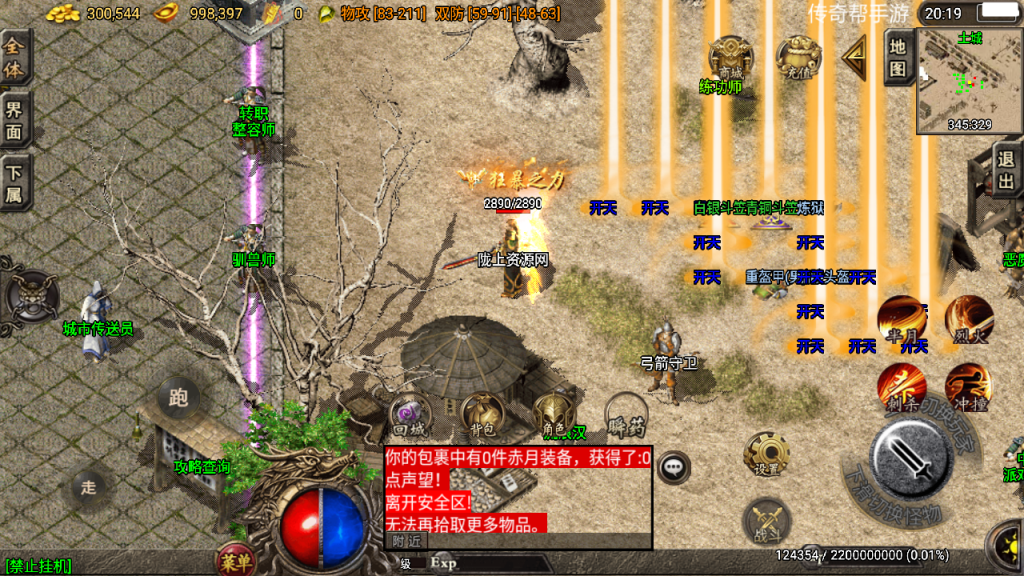Open the 商城 shop icon

point(730,58)
